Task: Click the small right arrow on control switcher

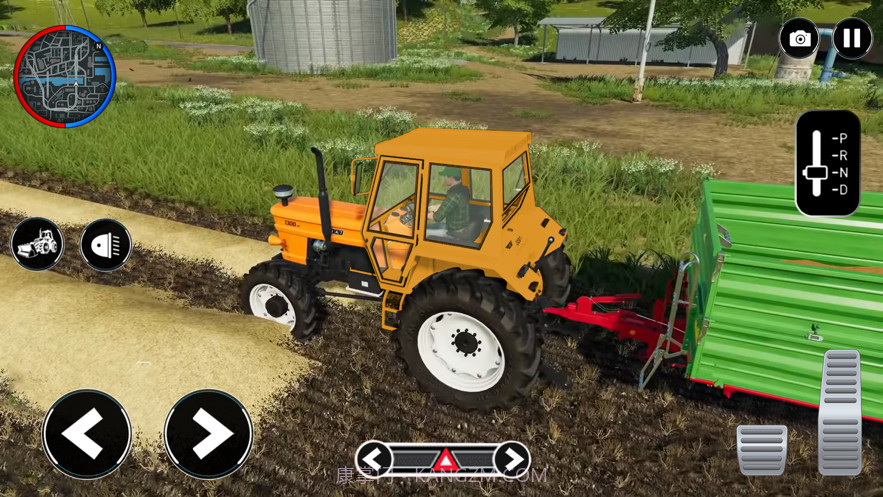Action: pos(511,459)
